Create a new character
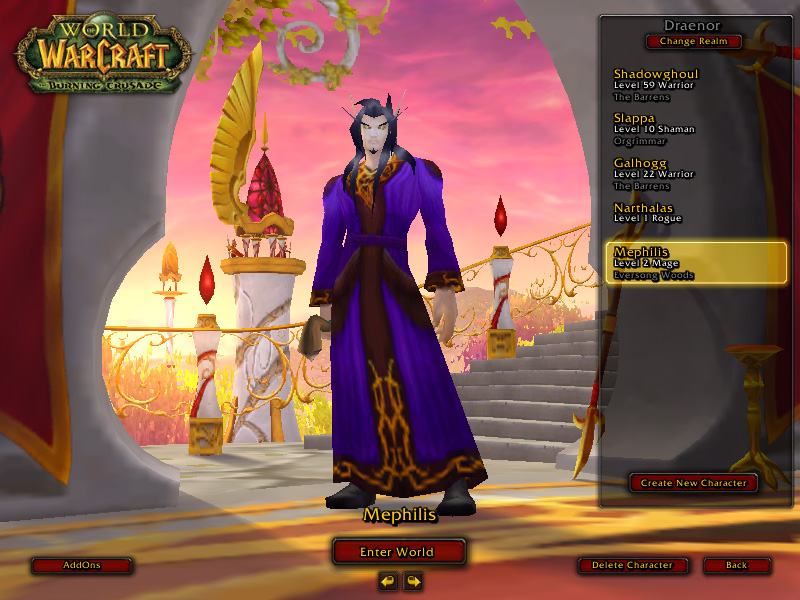The height and width of the screenshot is (600, 800). 693,483
